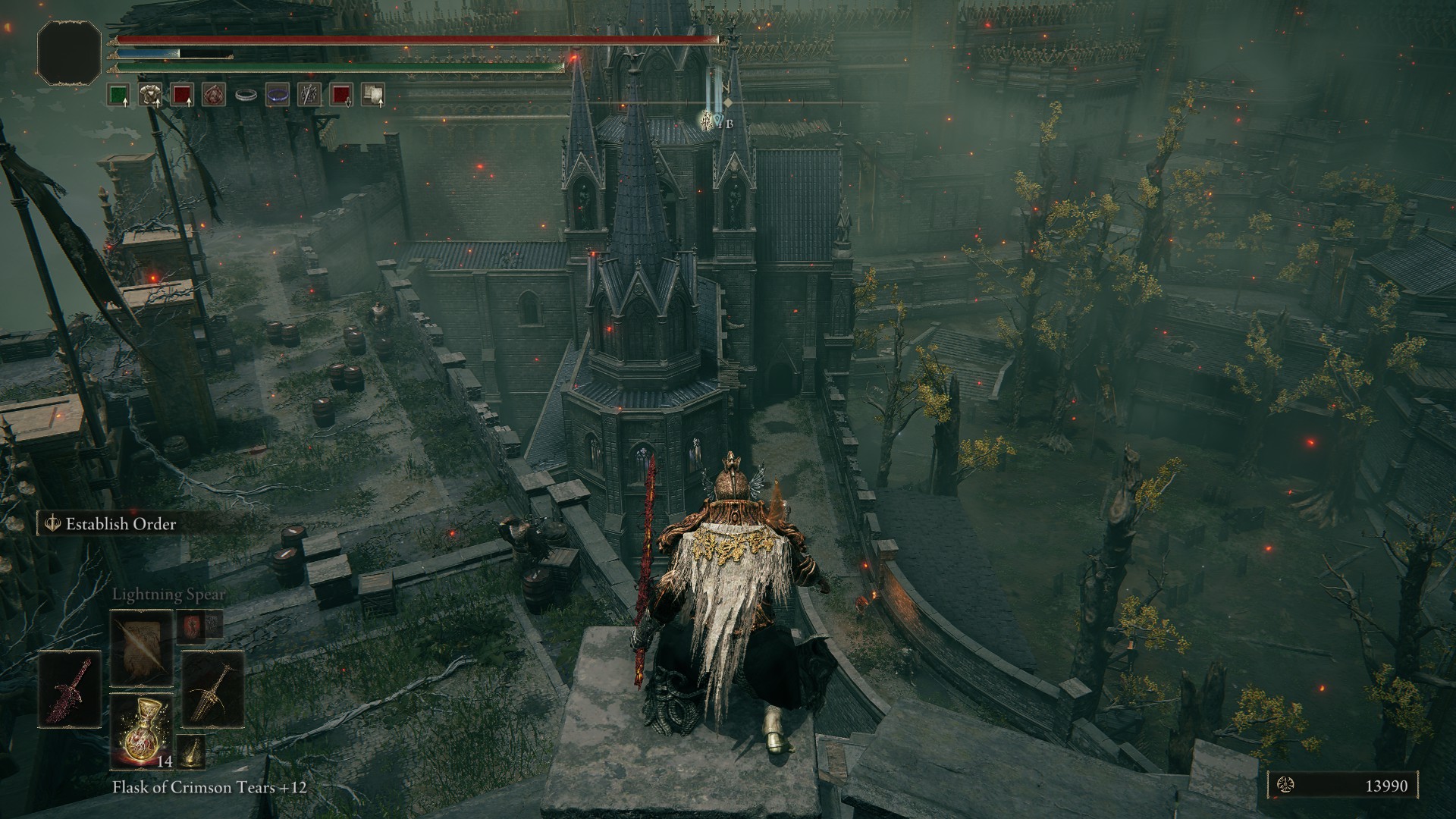Select the red thorny left-hand weapon slot
Viewport: 1456px width, 819px height.
pos(70,688)
